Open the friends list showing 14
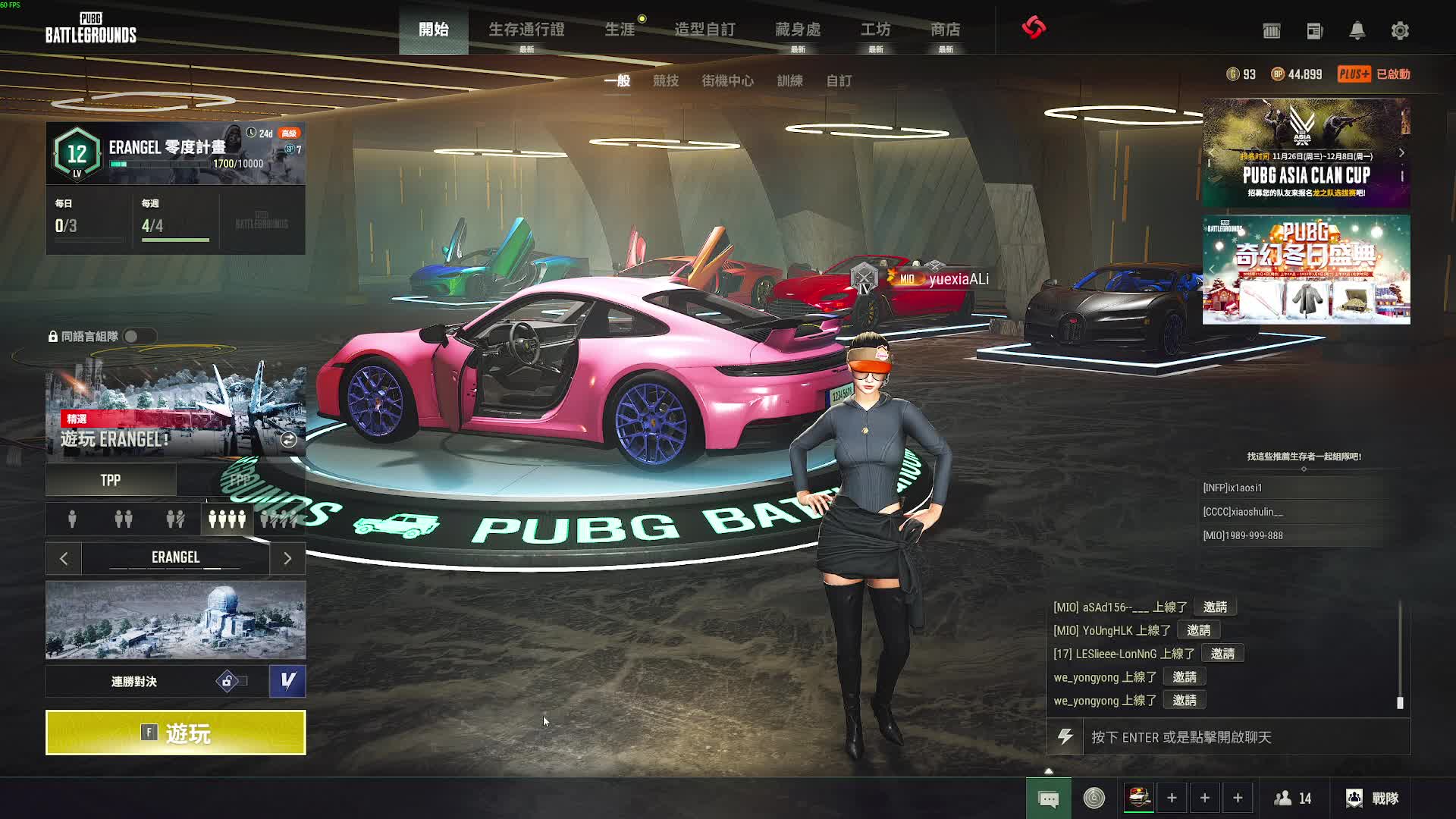 pos(1293,798)
